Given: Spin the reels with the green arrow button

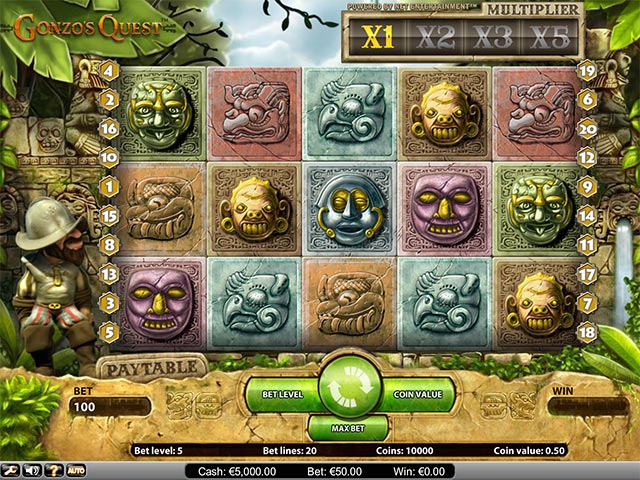Looking at the screenshot, I should tap(350, 391).
